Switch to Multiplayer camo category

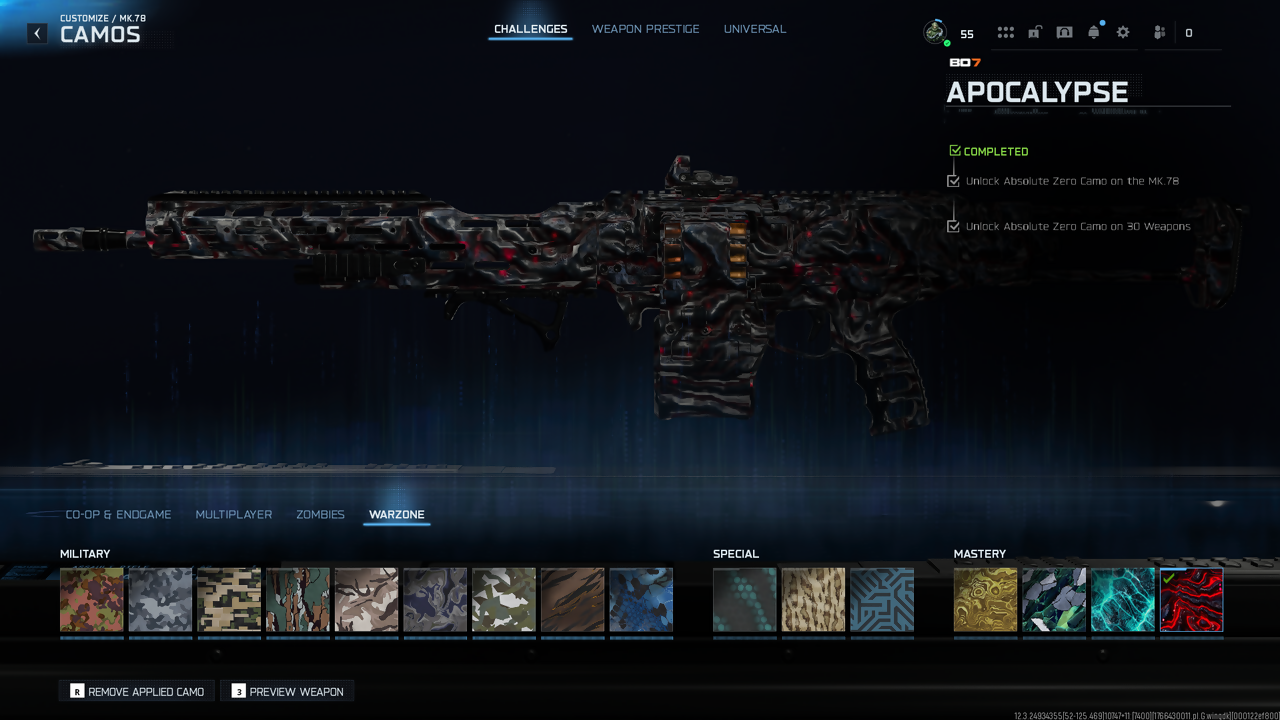233,514
